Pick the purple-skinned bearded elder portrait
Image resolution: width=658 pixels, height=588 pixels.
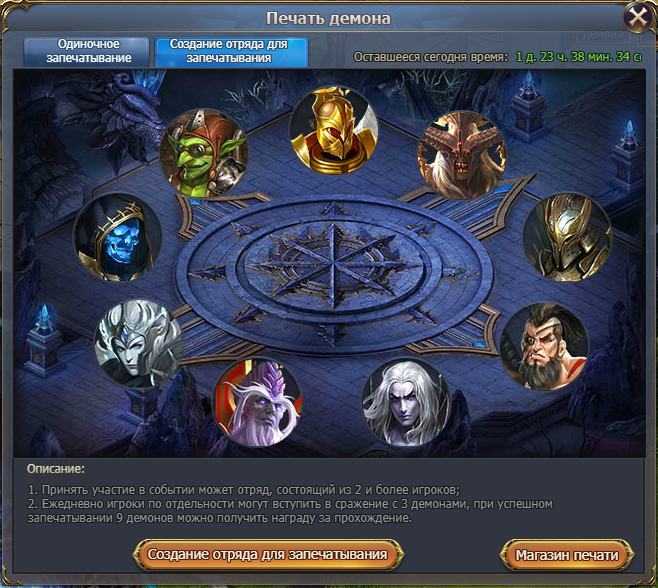pyautogui.click(x=256, y=402)
